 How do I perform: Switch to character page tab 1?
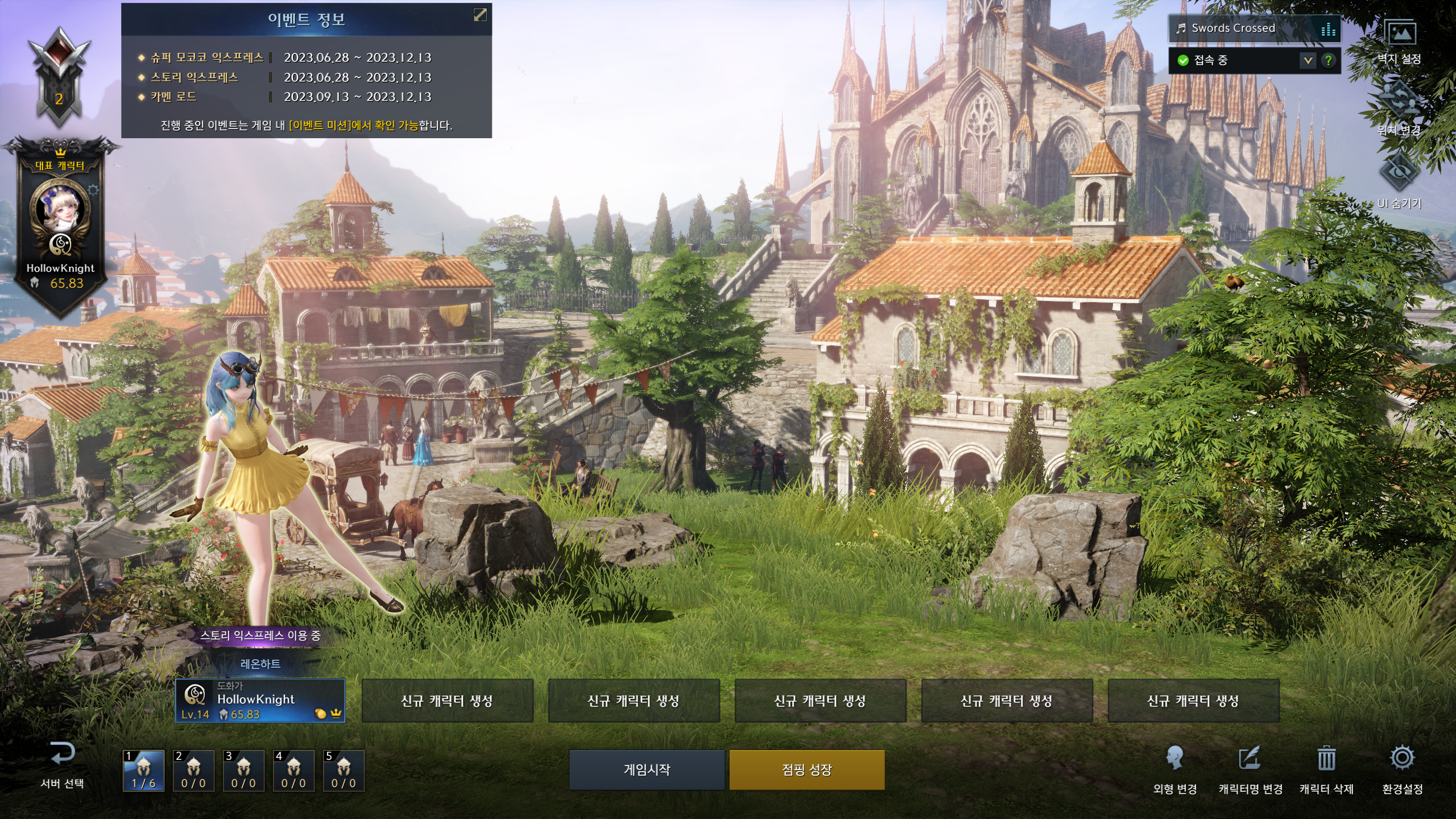click(143, 771)
